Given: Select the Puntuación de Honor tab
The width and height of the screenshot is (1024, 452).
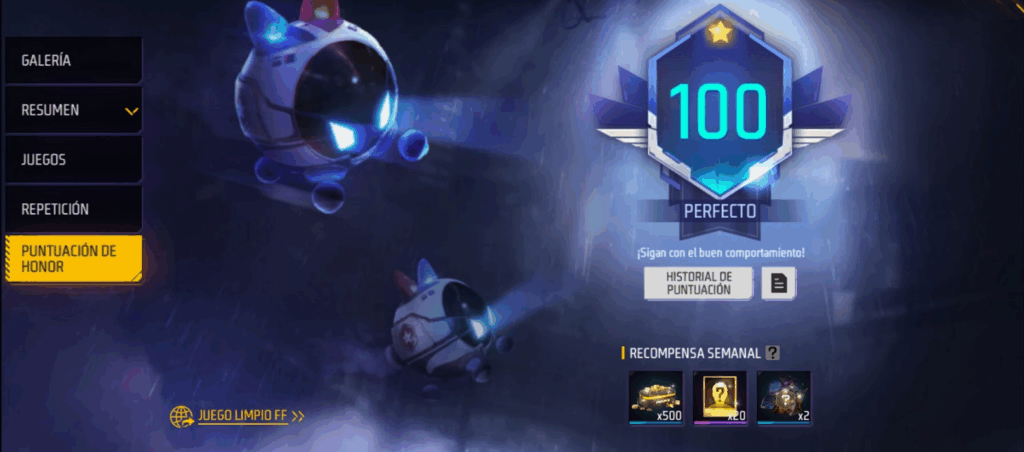Looking at the screenshot, I should tap(72, 258).
